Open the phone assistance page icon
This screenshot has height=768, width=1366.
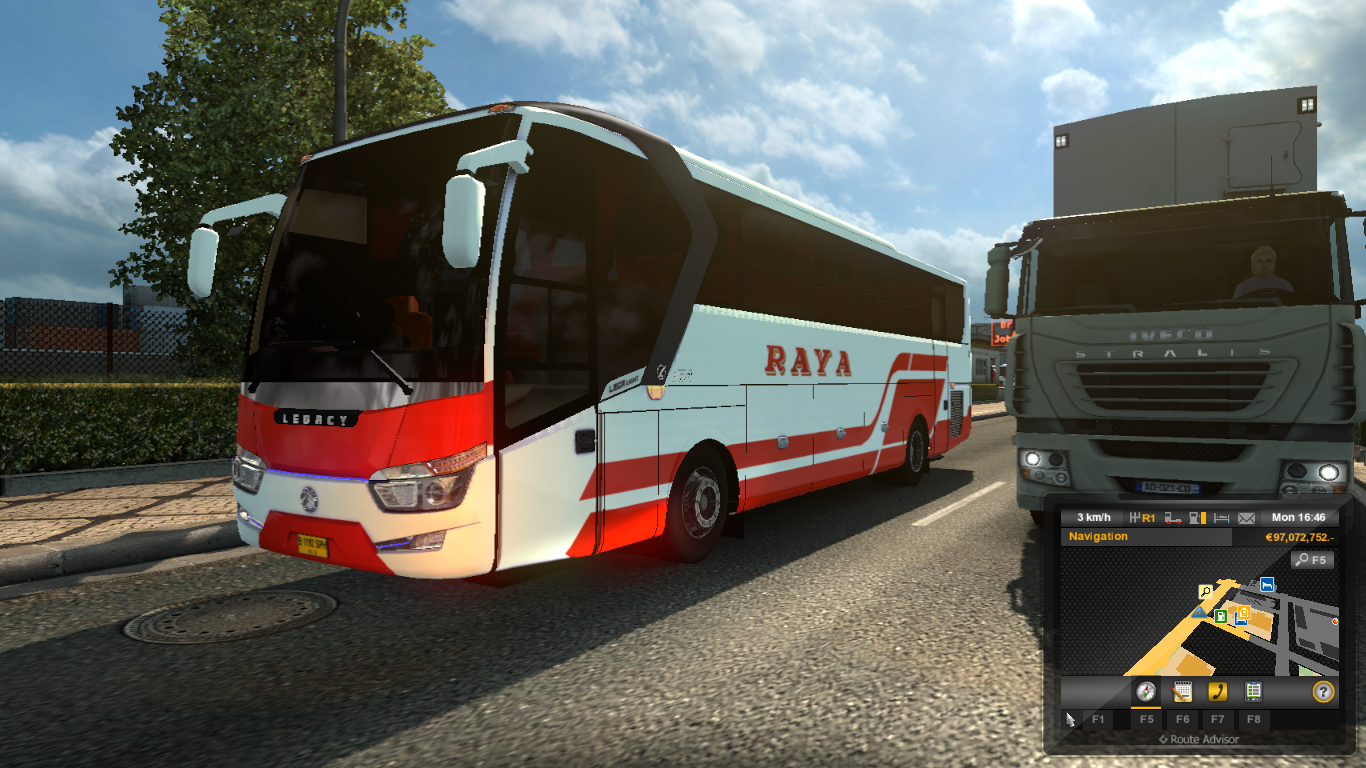tap(1219, 690)
